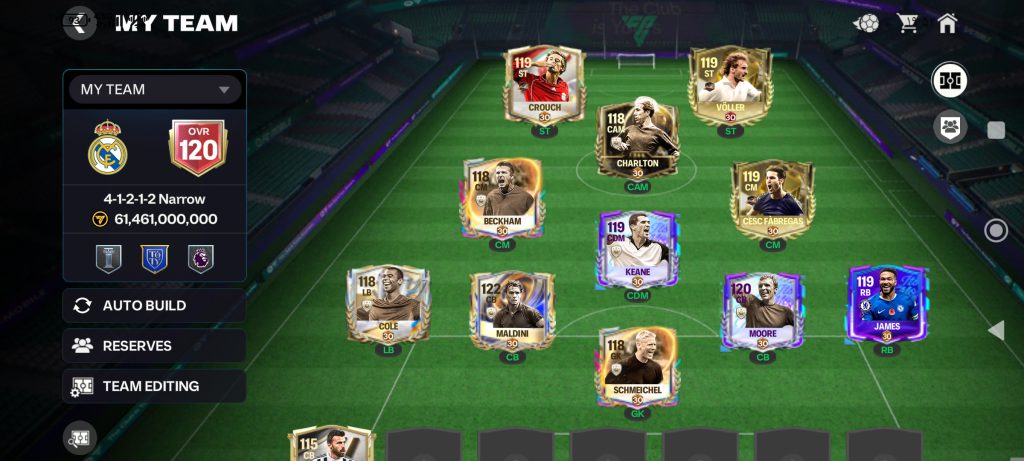Screen dimensions: 1024x461
Task: Open the shopping cart store
Action: point(908,22)
